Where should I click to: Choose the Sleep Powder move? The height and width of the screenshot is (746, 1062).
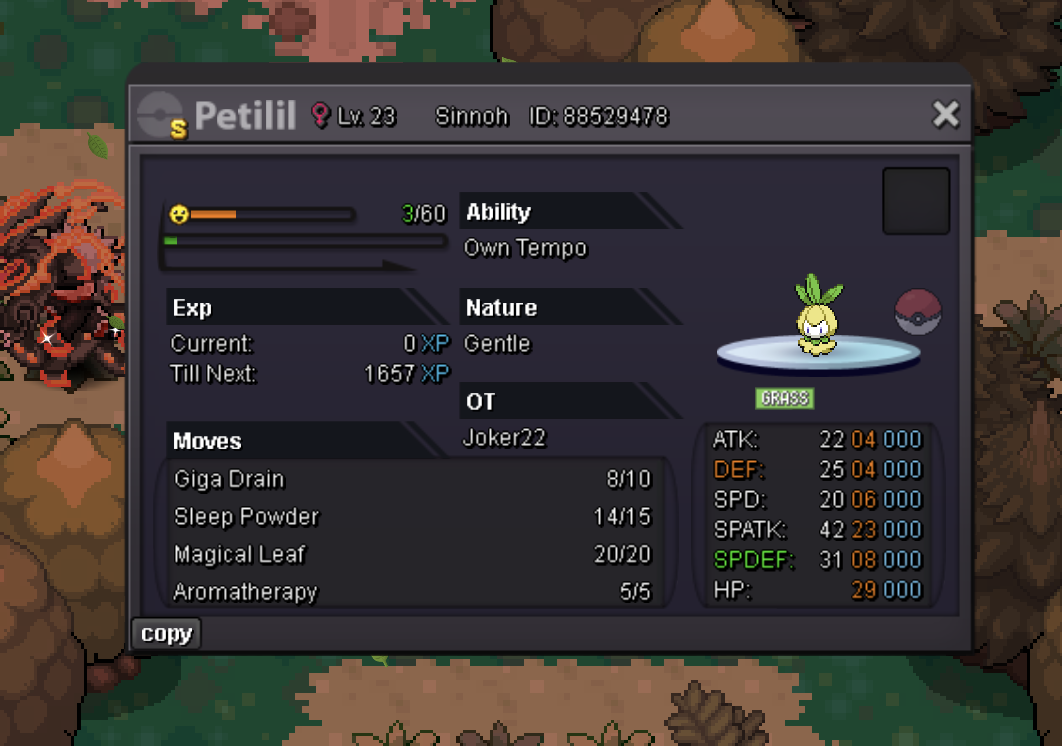pyautogui.click(x=412, y=517)
